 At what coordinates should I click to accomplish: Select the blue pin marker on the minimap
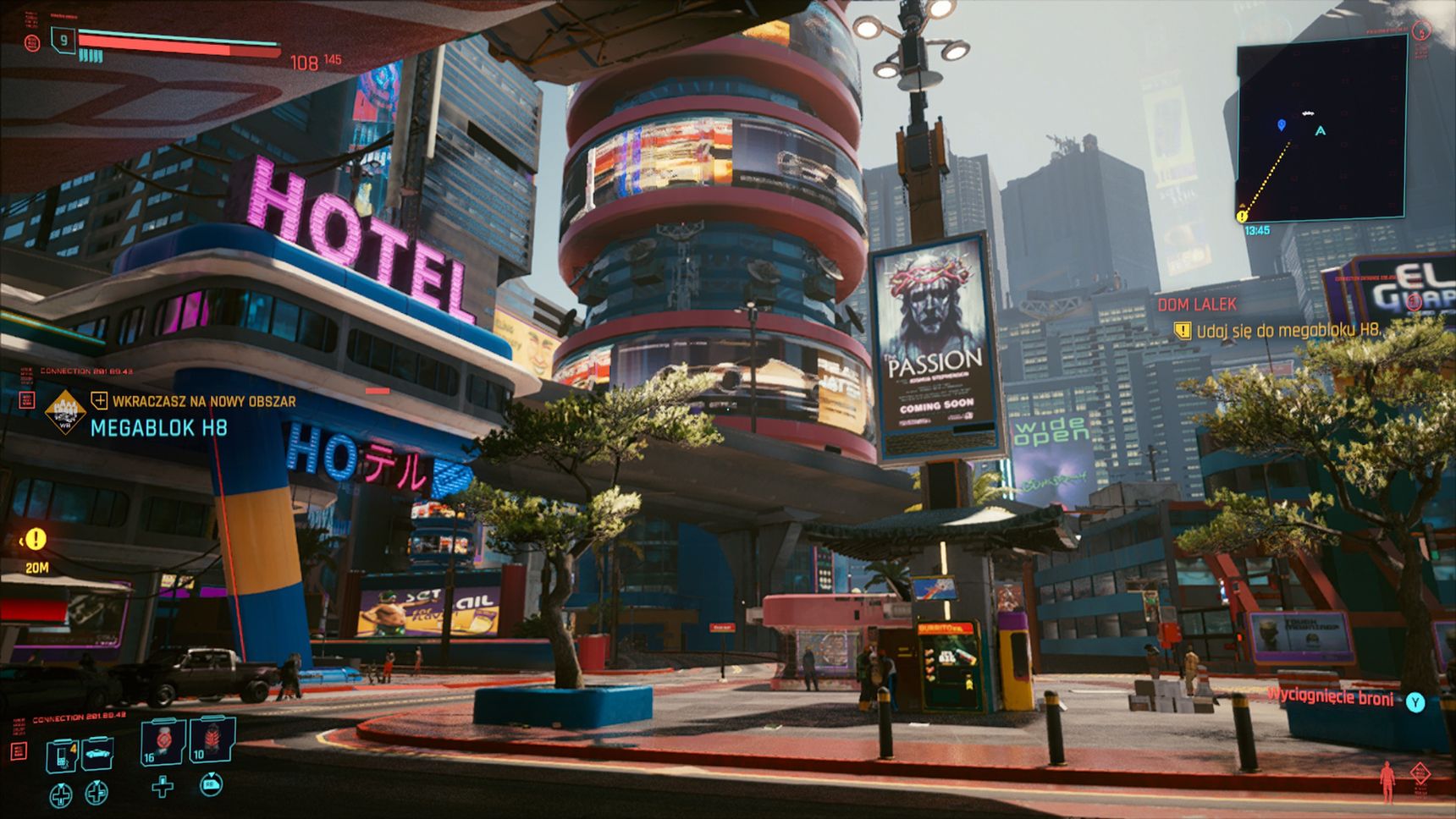pyautogui.click(x=1282, y=125)
